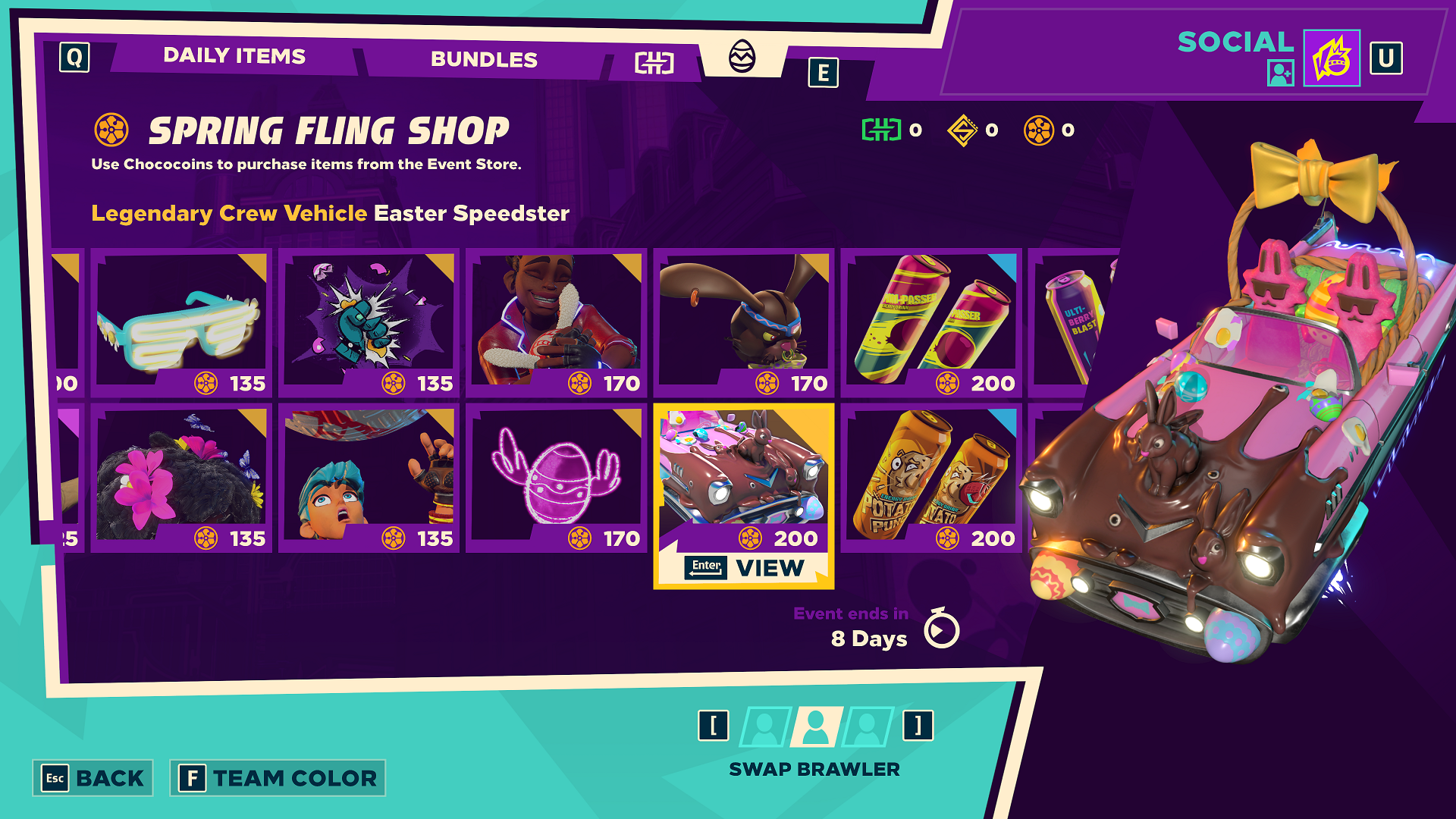Open the Bundles tab
The height and width of the screenshot is (819, 1456).
coord(484,59)
